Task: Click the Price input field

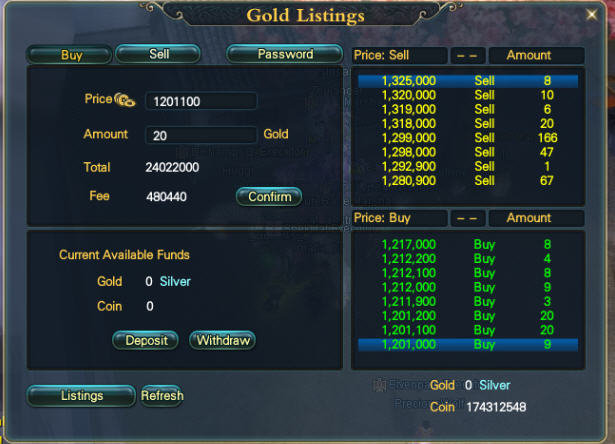Action: tap(201, 101)
